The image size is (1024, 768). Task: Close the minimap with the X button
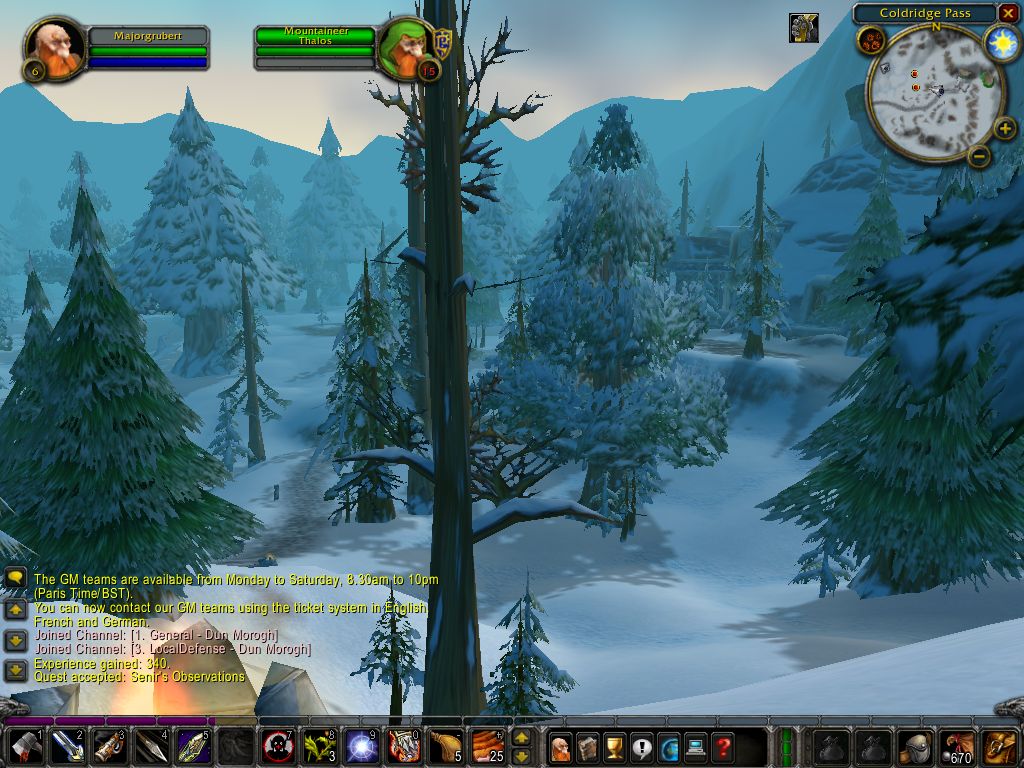[x=1008, y=13]
